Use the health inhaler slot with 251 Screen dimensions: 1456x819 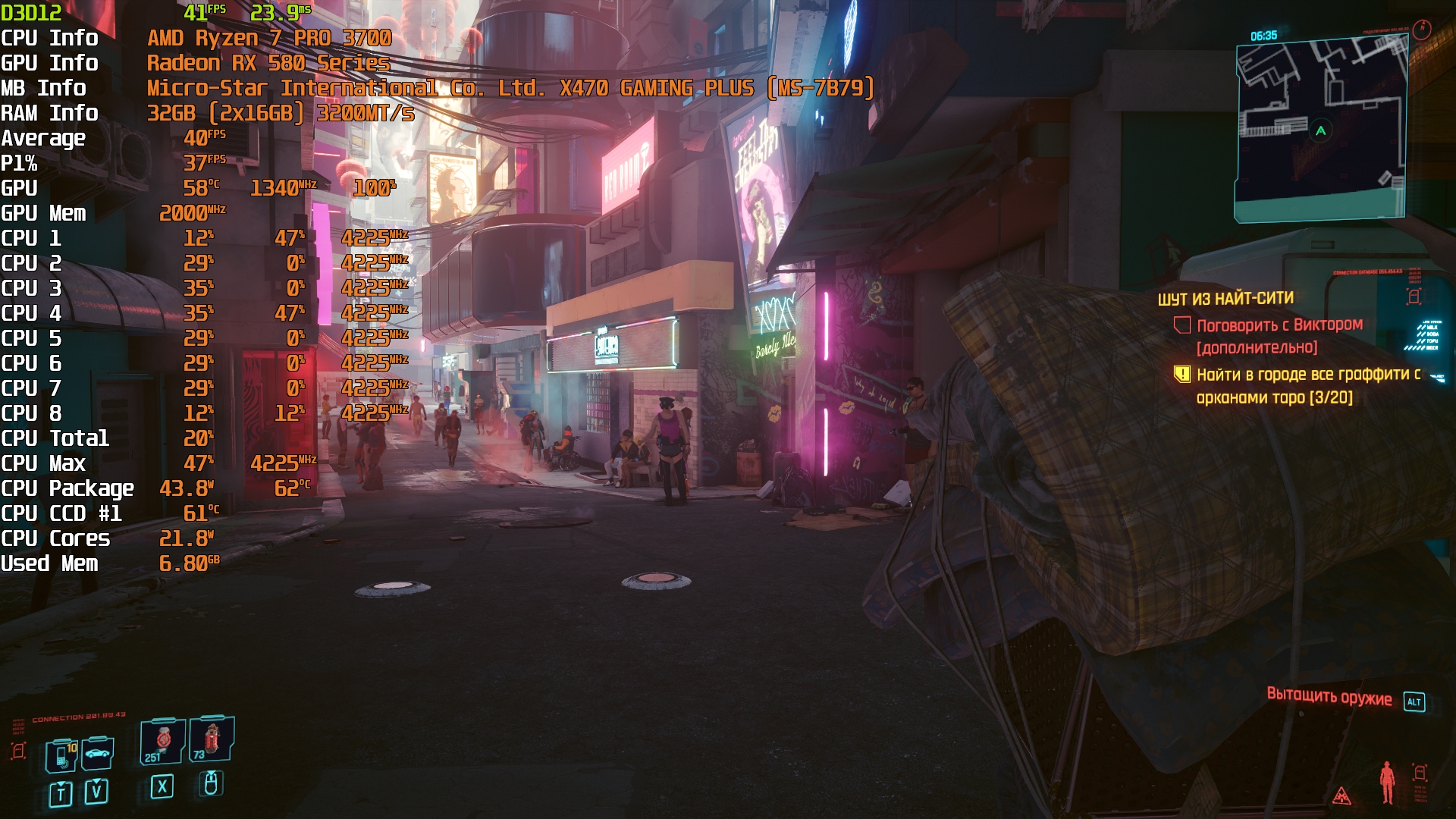[162, 741]
